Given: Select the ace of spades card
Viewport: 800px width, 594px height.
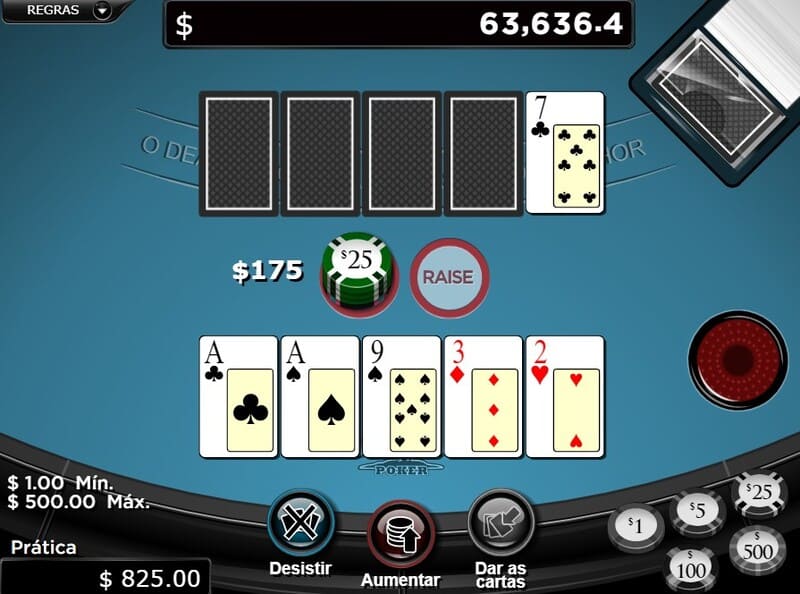Looking at the screenshot, I should pyautogui.click(x=320, y=396).
